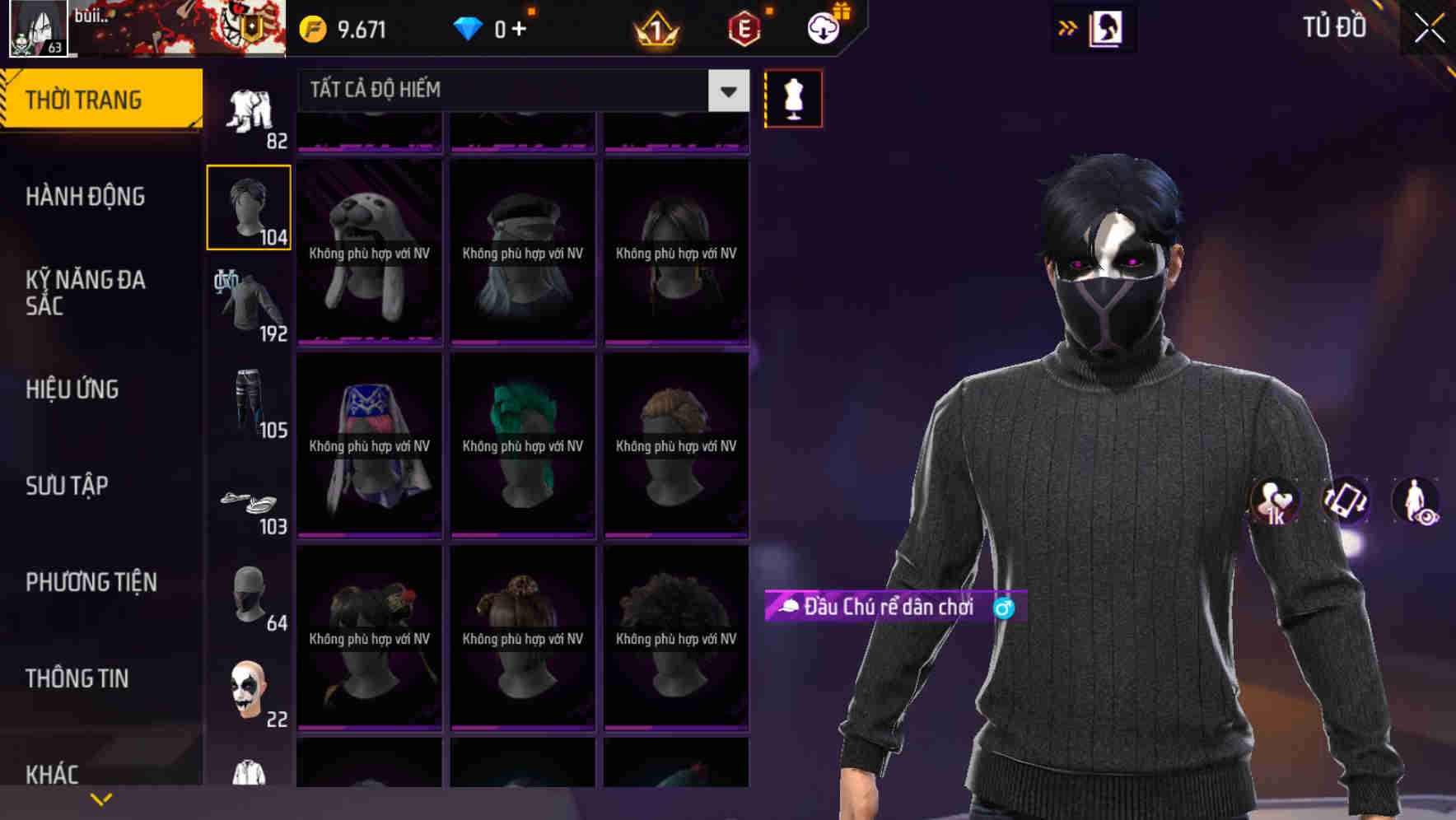The height and width of the screenshot is (820, 1456).
Task: Open the TẤT CẢ ĐỘ HIẾM rarity dropdown
Action: pos(511,91)
